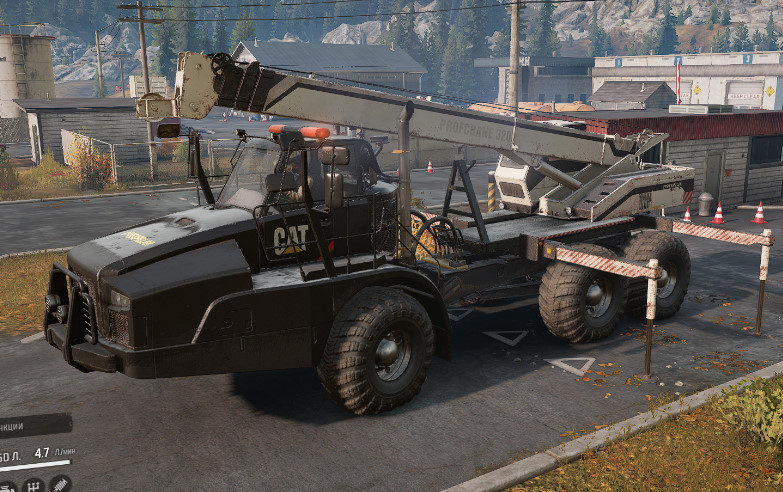Select the suspension spring status icon
The width and height of the screenshot is (783, 492).
60,484
